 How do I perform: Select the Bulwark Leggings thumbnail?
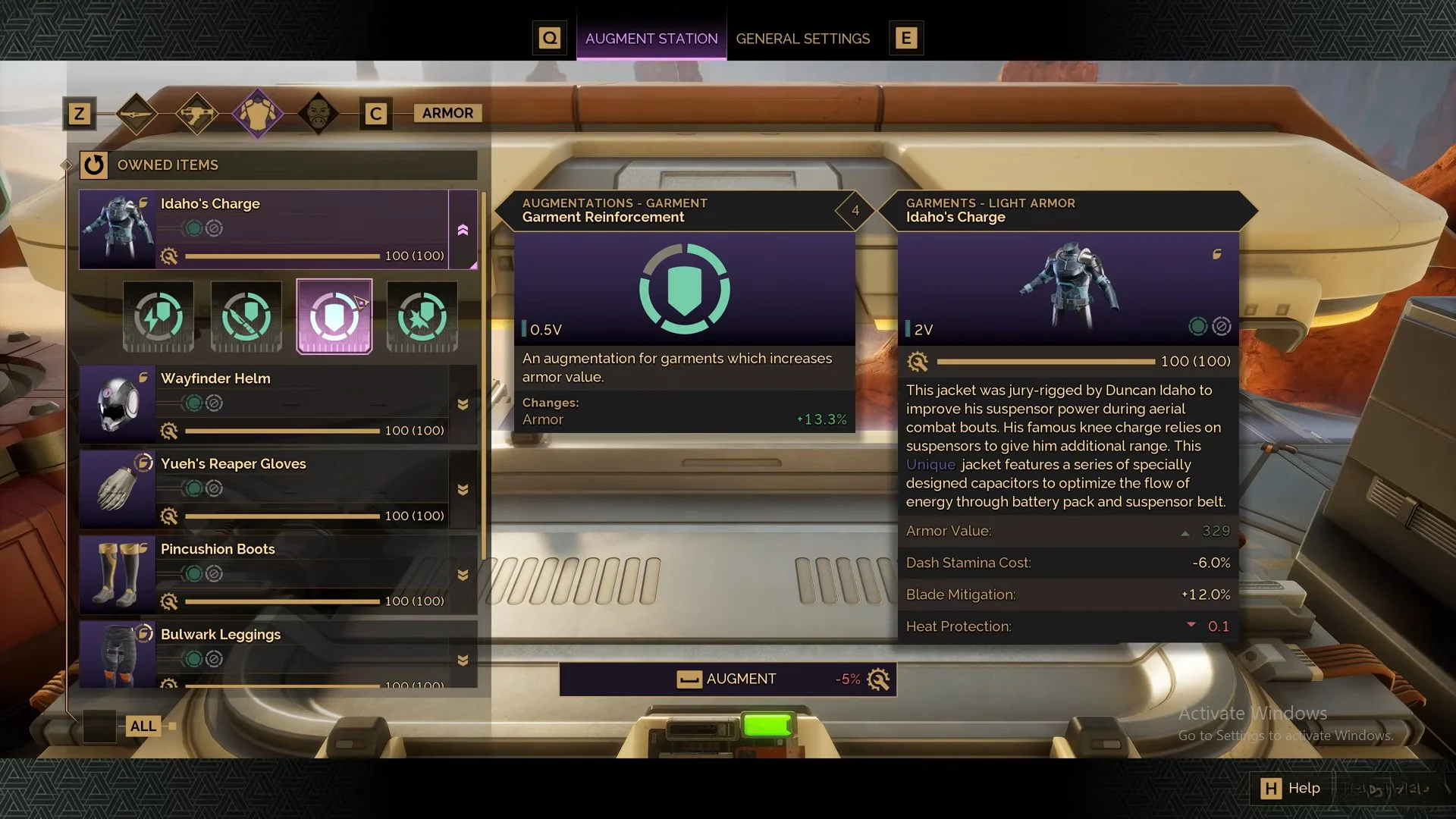click(118, 654)
